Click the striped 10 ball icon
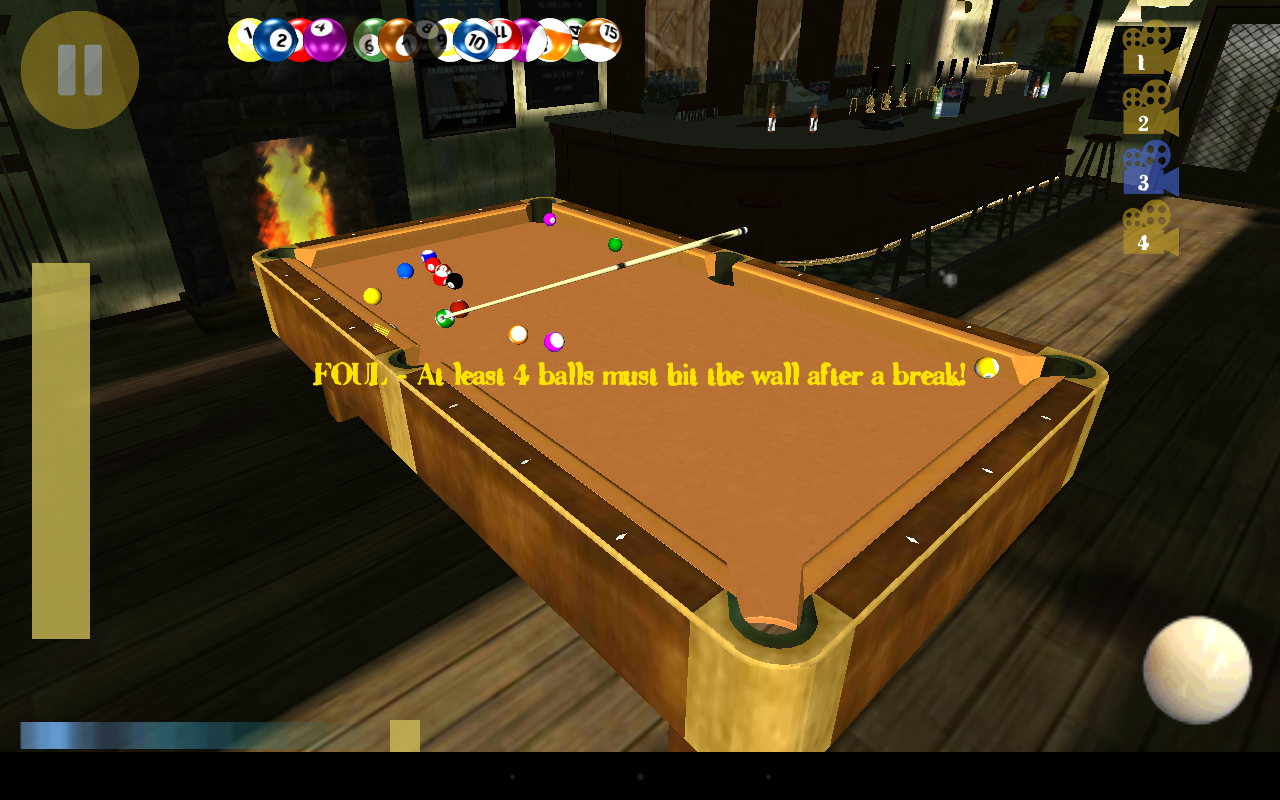1280x800 pixels. 476,38
